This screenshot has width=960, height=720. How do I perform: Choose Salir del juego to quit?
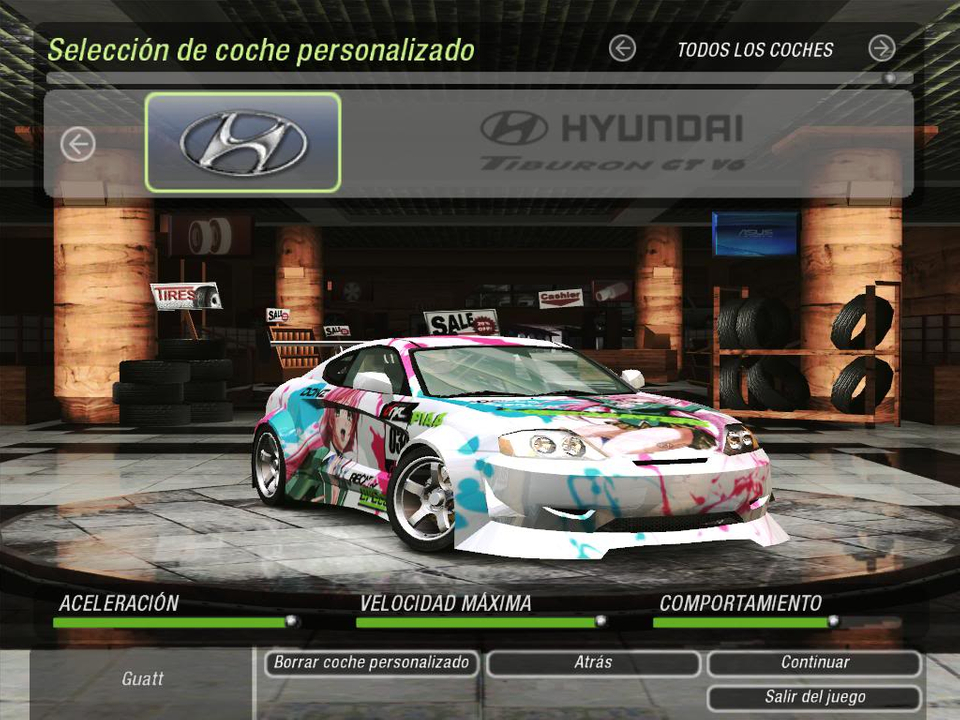tap(814, 697)
